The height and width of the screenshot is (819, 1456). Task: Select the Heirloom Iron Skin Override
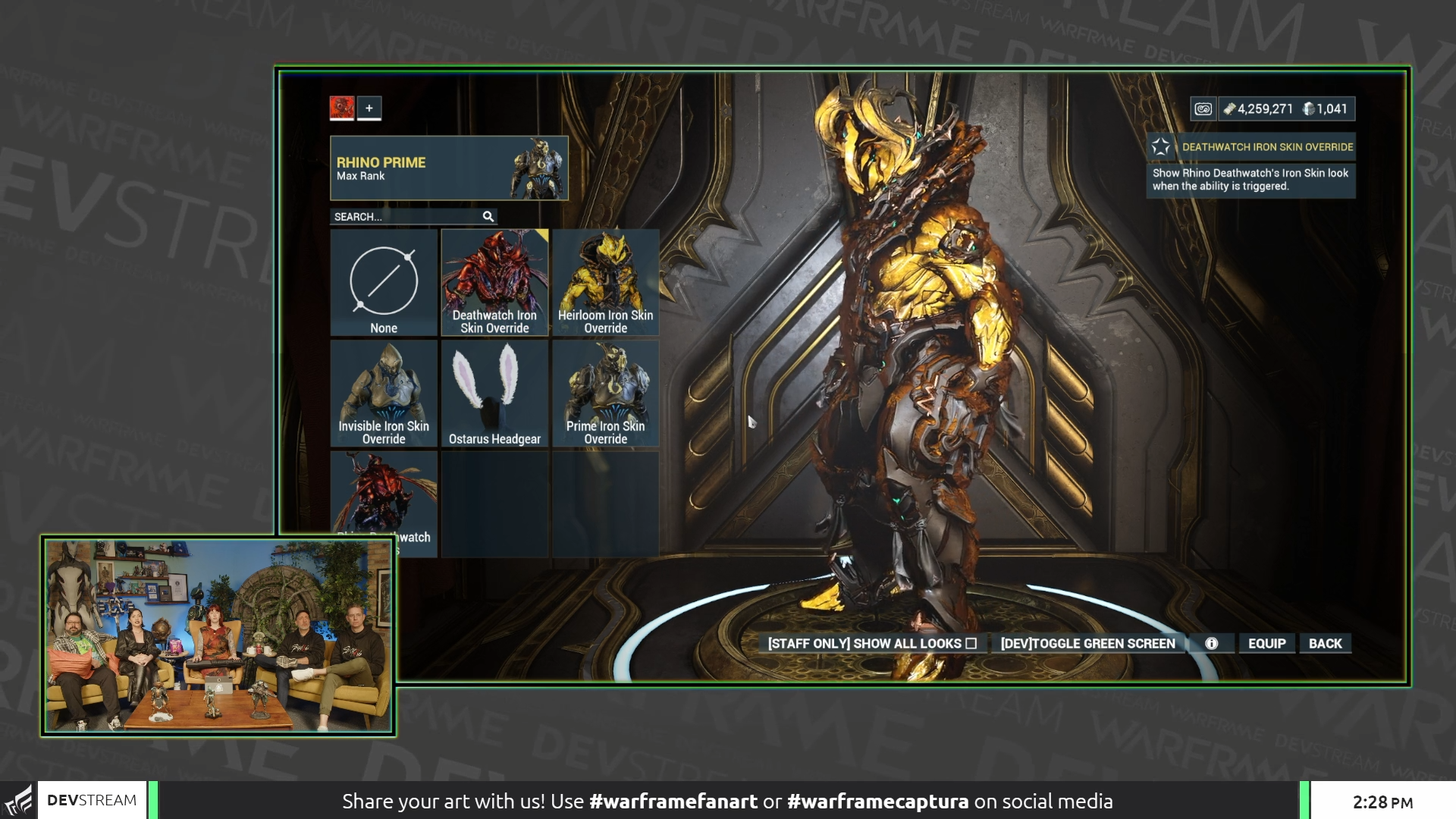tap(606, 281)
